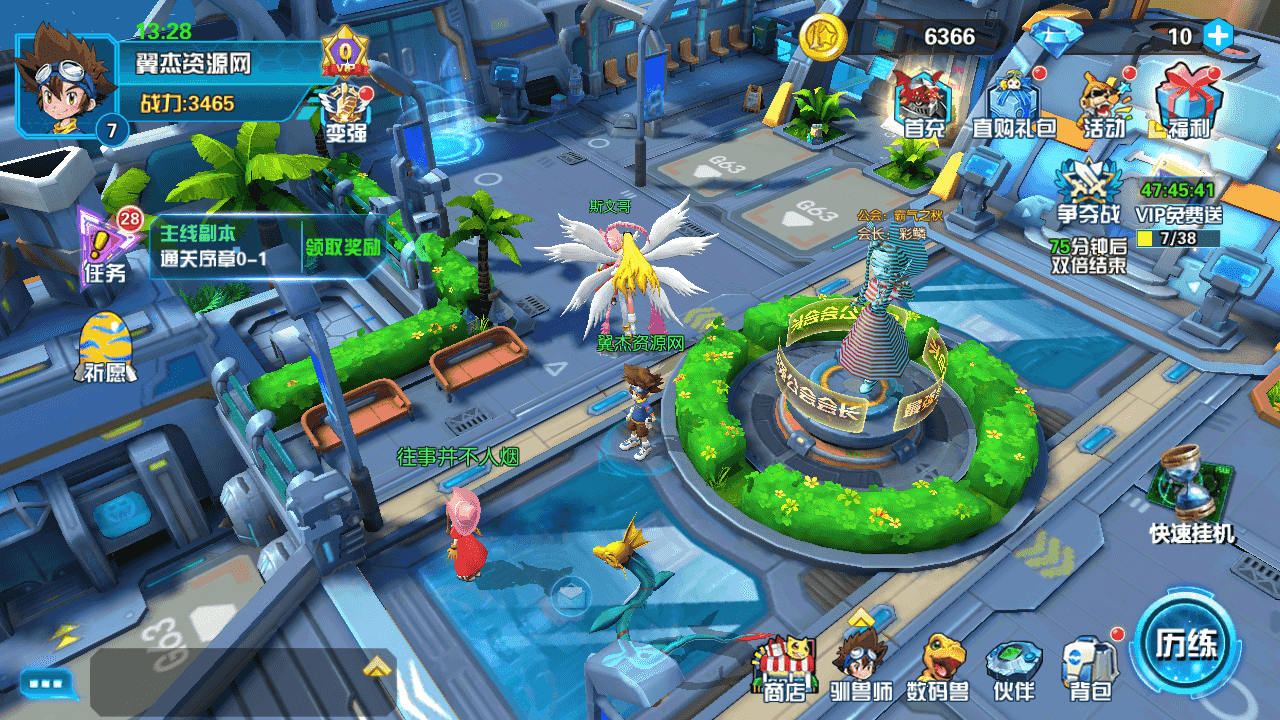Open the 活动 events menu

point(1104,101)
